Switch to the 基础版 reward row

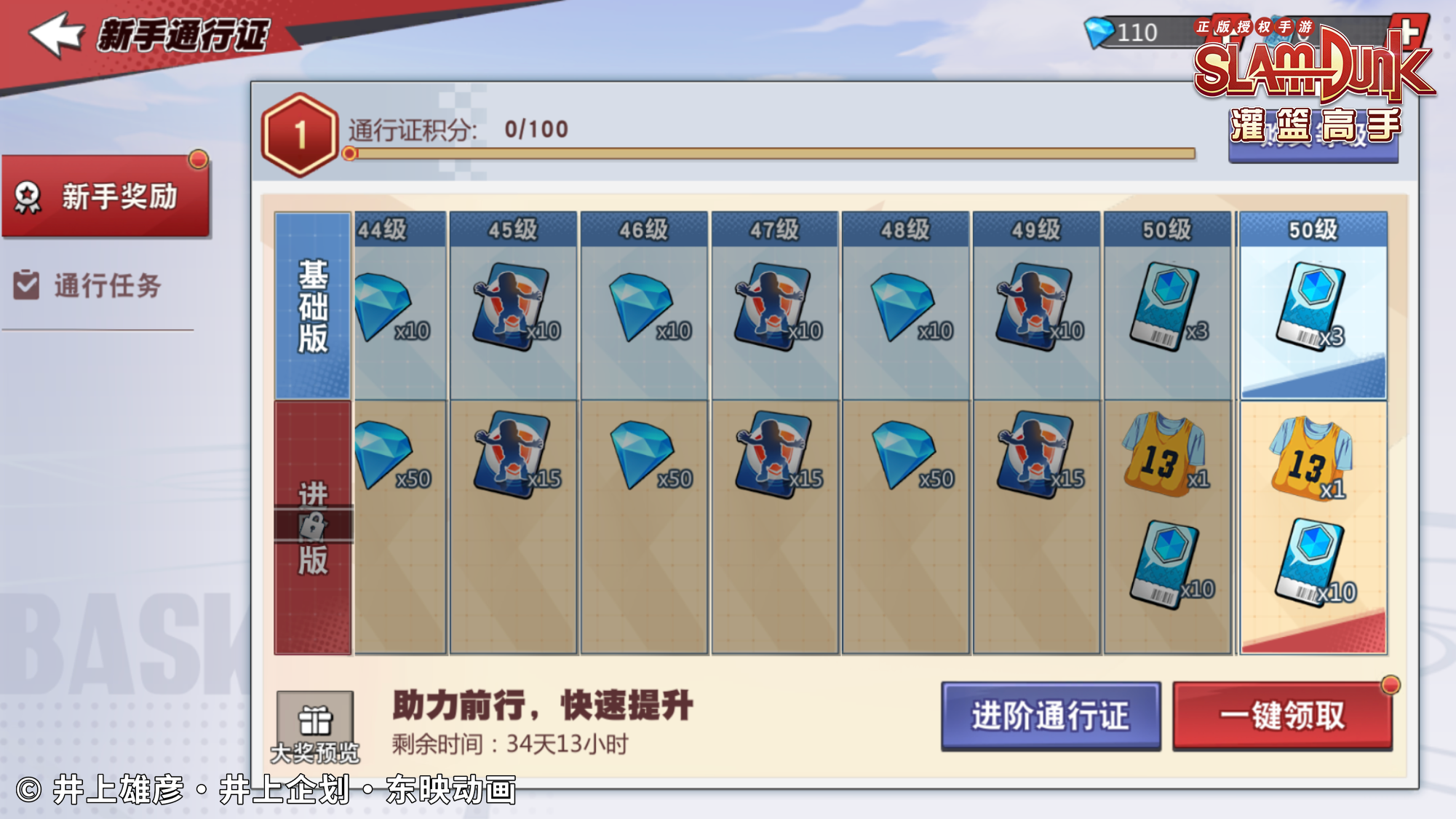(x=312, y=304)
